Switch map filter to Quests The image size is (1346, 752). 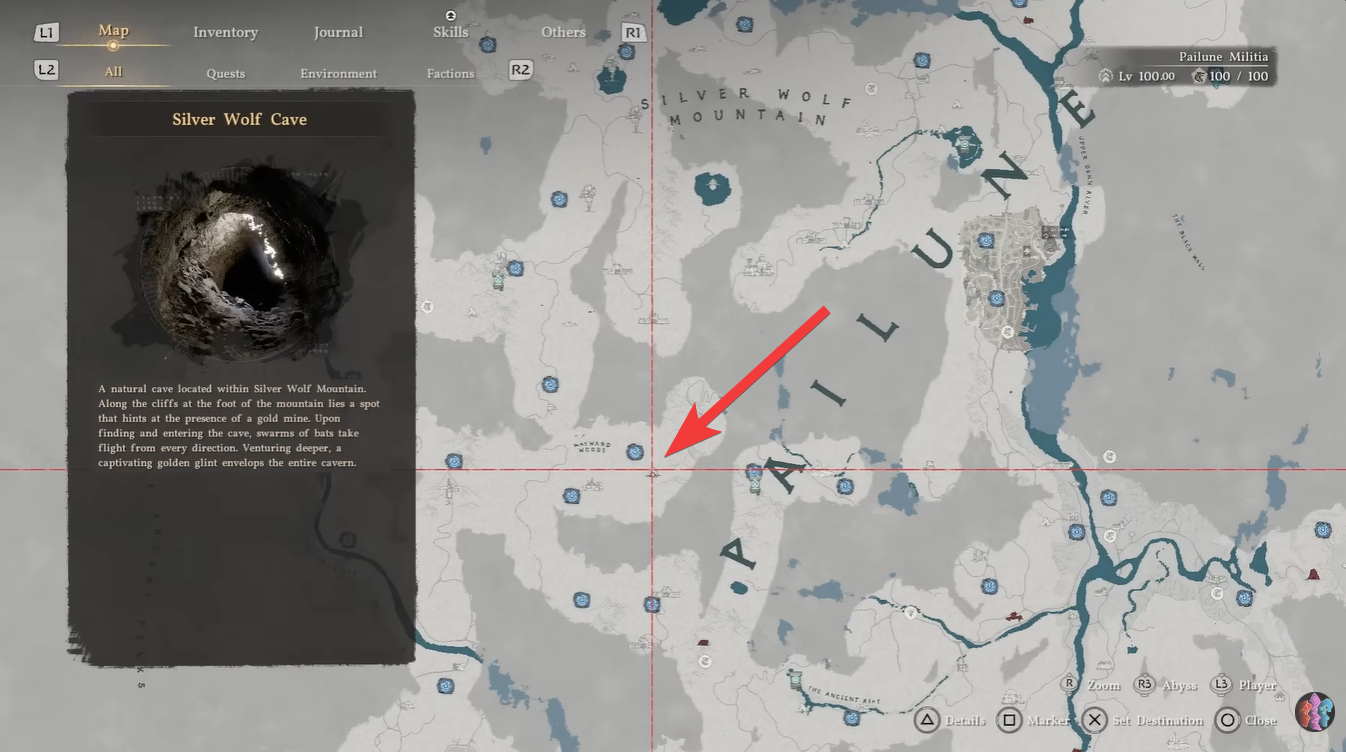(226, 73)
